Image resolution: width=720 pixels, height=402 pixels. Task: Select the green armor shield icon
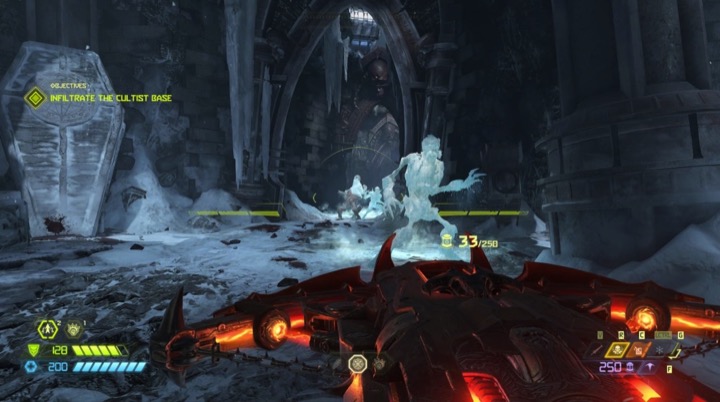coord(32,350)
